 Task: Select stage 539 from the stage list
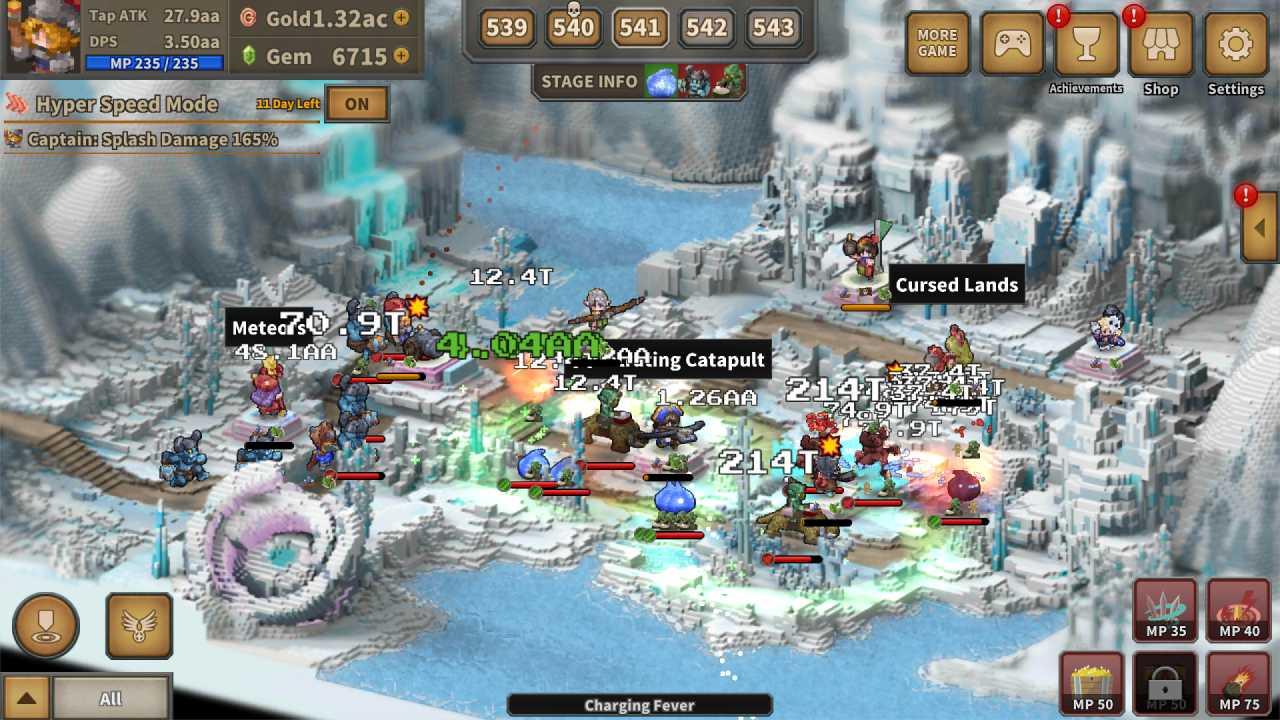[x=506, y=29]
